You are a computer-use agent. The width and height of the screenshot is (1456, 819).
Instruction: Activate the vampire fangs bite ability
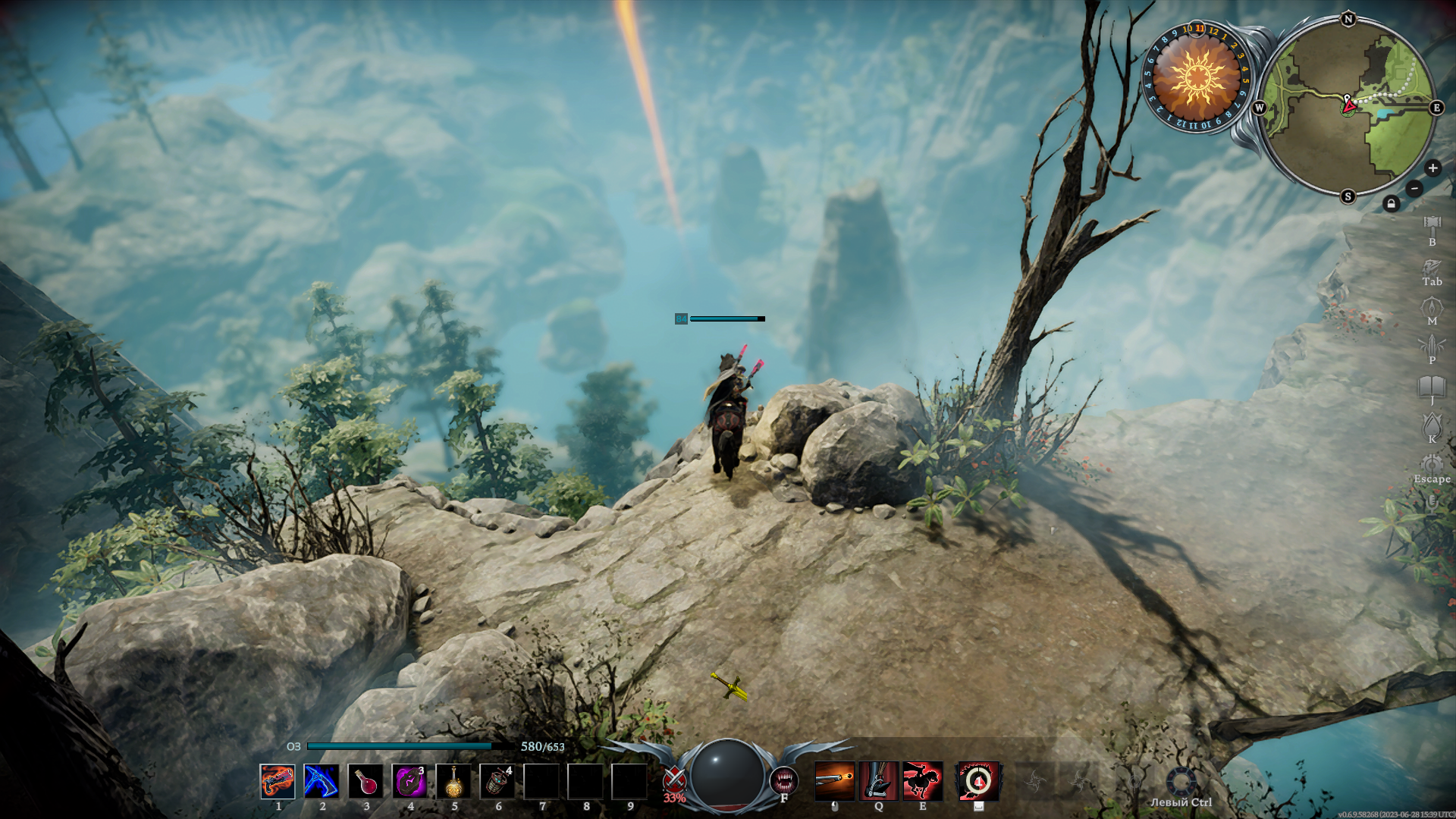783,780
